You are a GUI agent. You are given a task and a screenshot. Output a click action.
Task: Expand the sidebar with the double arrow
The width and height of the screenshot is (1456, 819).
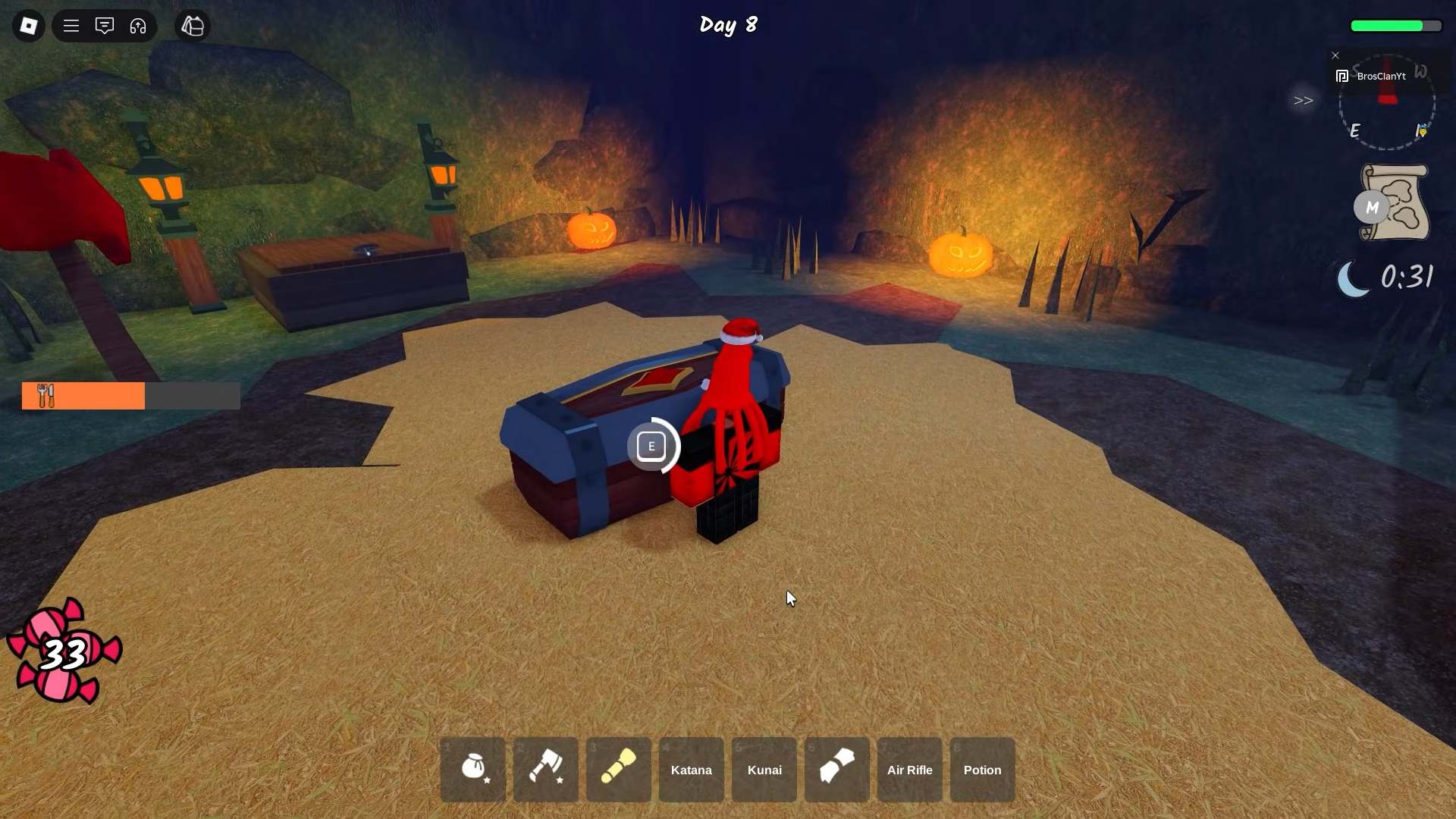coord(1303,100)
